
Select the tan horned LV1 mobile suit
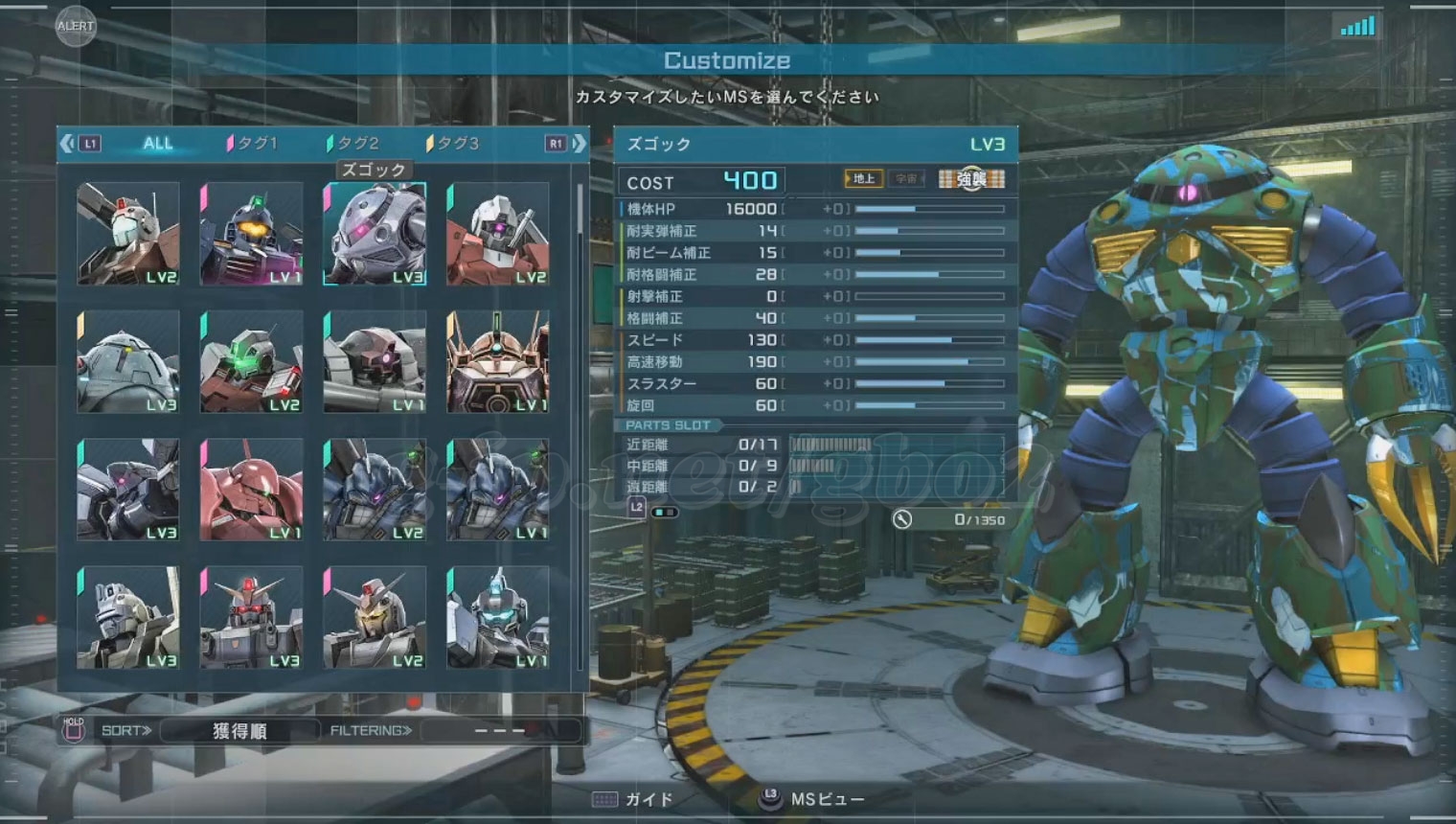pyautogui.click(x=498, y=362)
